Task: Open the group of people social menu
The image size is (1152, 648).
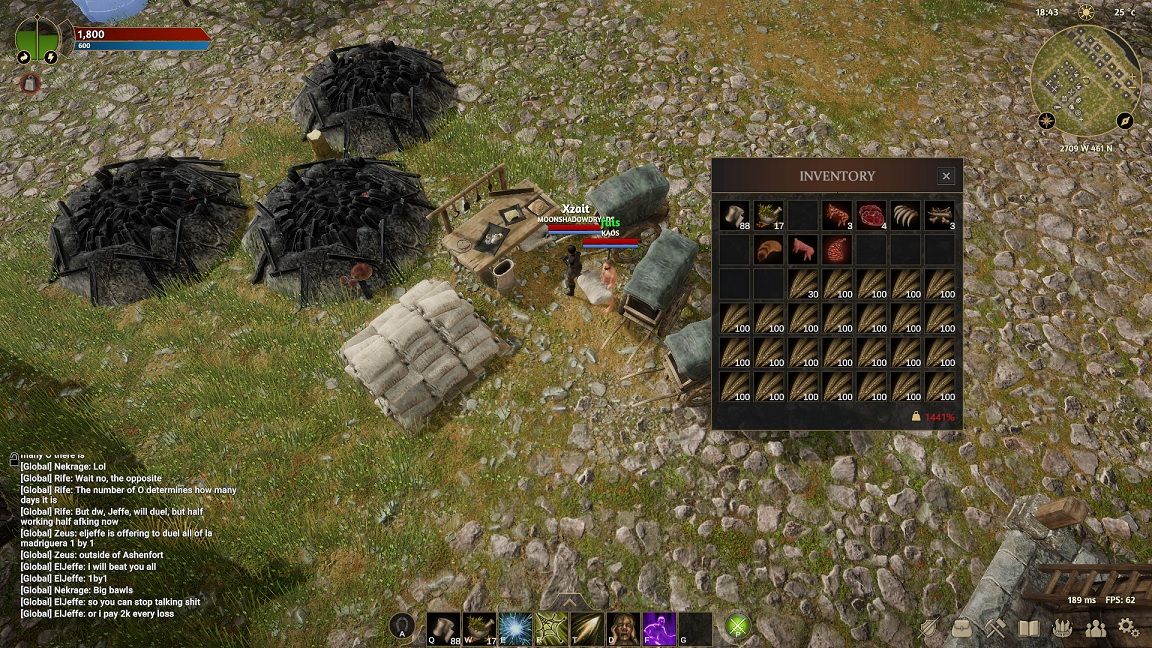Action: [x=1095, y=628]
